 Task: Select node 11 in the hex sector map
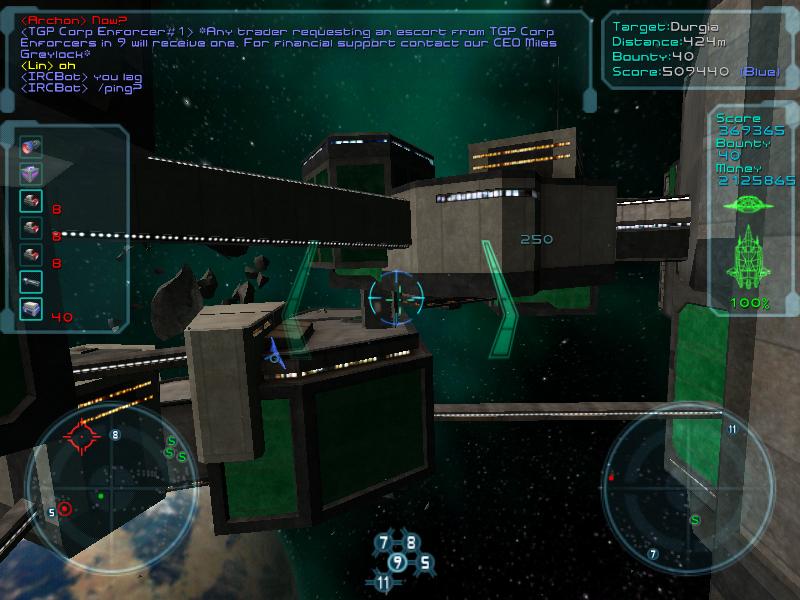coord(384,582)
